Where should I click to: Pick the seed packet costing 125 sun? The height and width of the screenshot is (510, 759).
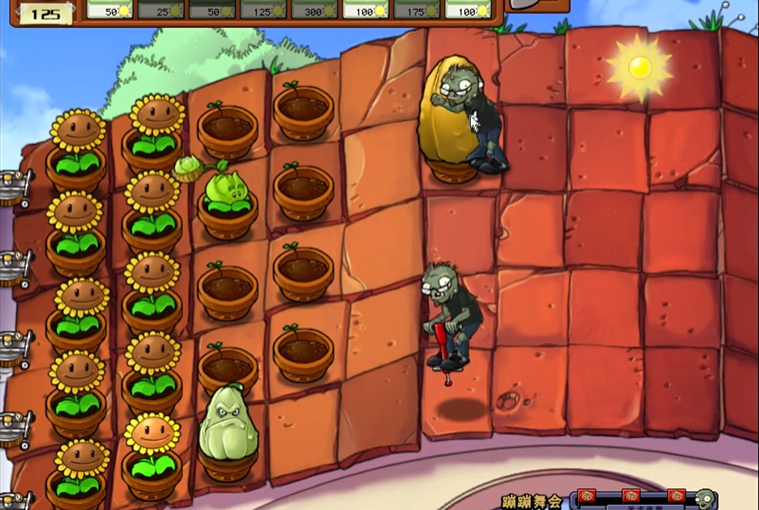tap(264, 9)
